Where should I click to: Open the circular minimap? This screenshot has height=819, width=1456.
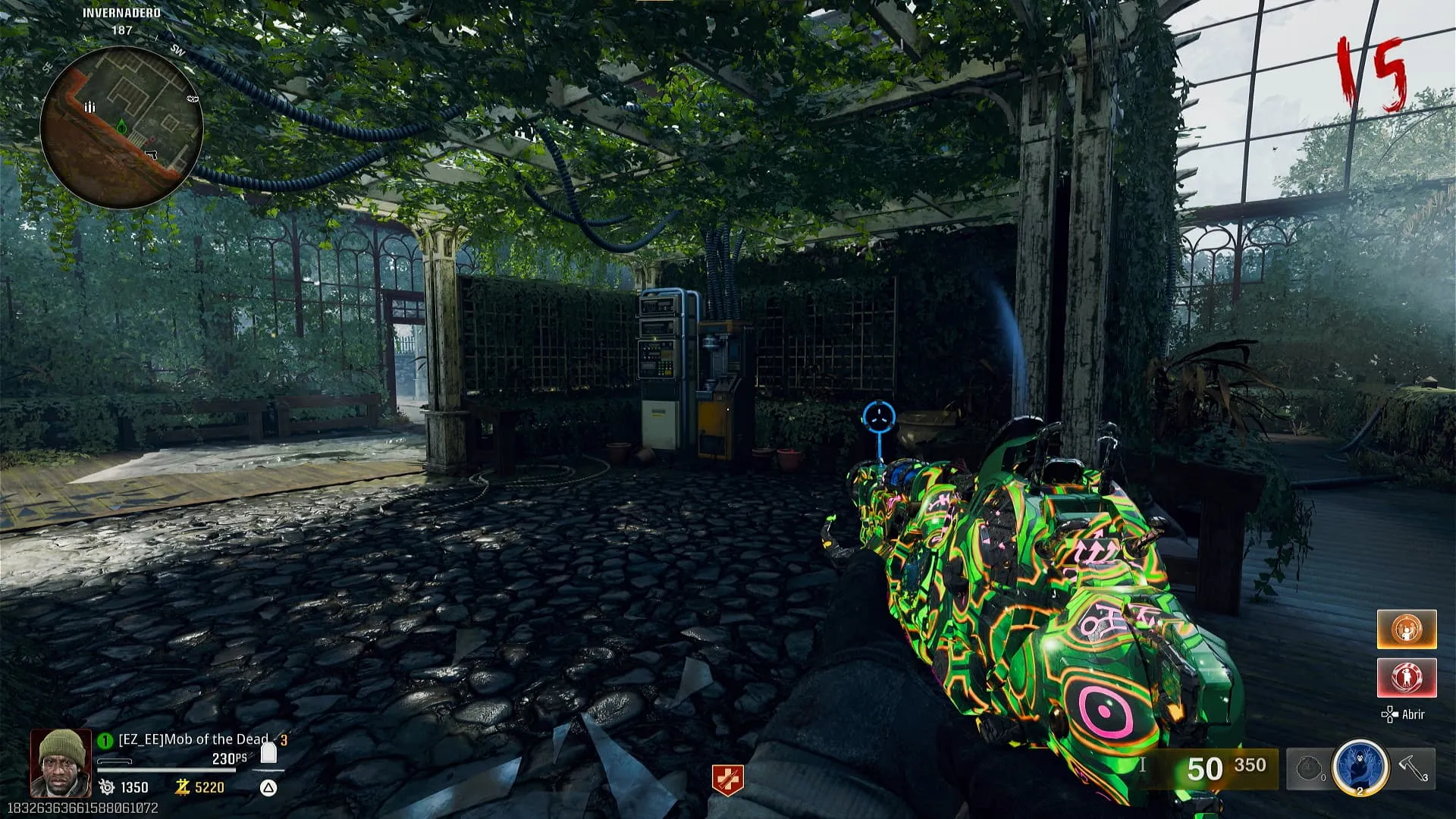[121, 127]
